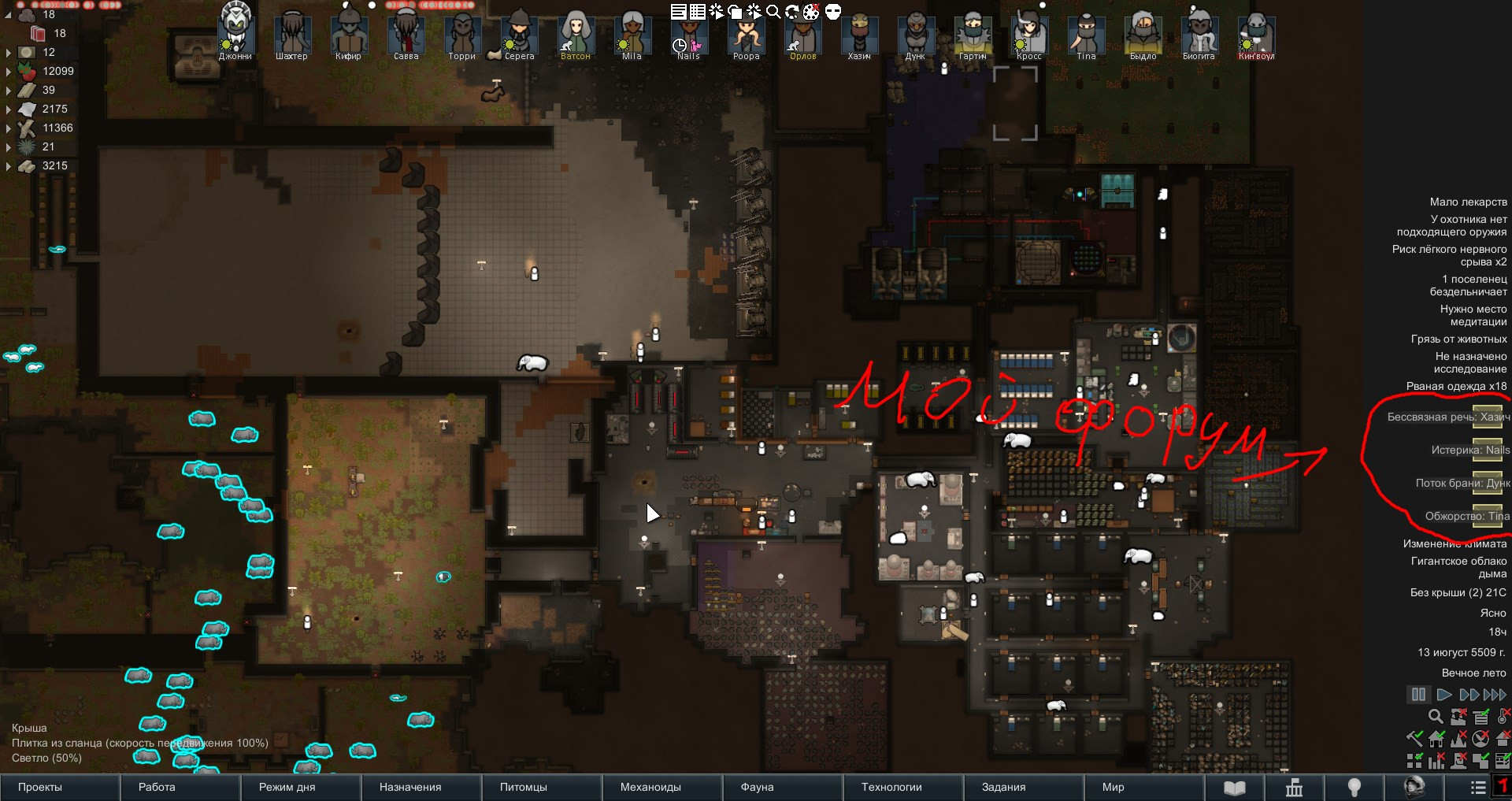The height and width of the screenshot is (801, 1512).
Task: Switch to the Мир world view
Action: click(x=1113, y=787)
